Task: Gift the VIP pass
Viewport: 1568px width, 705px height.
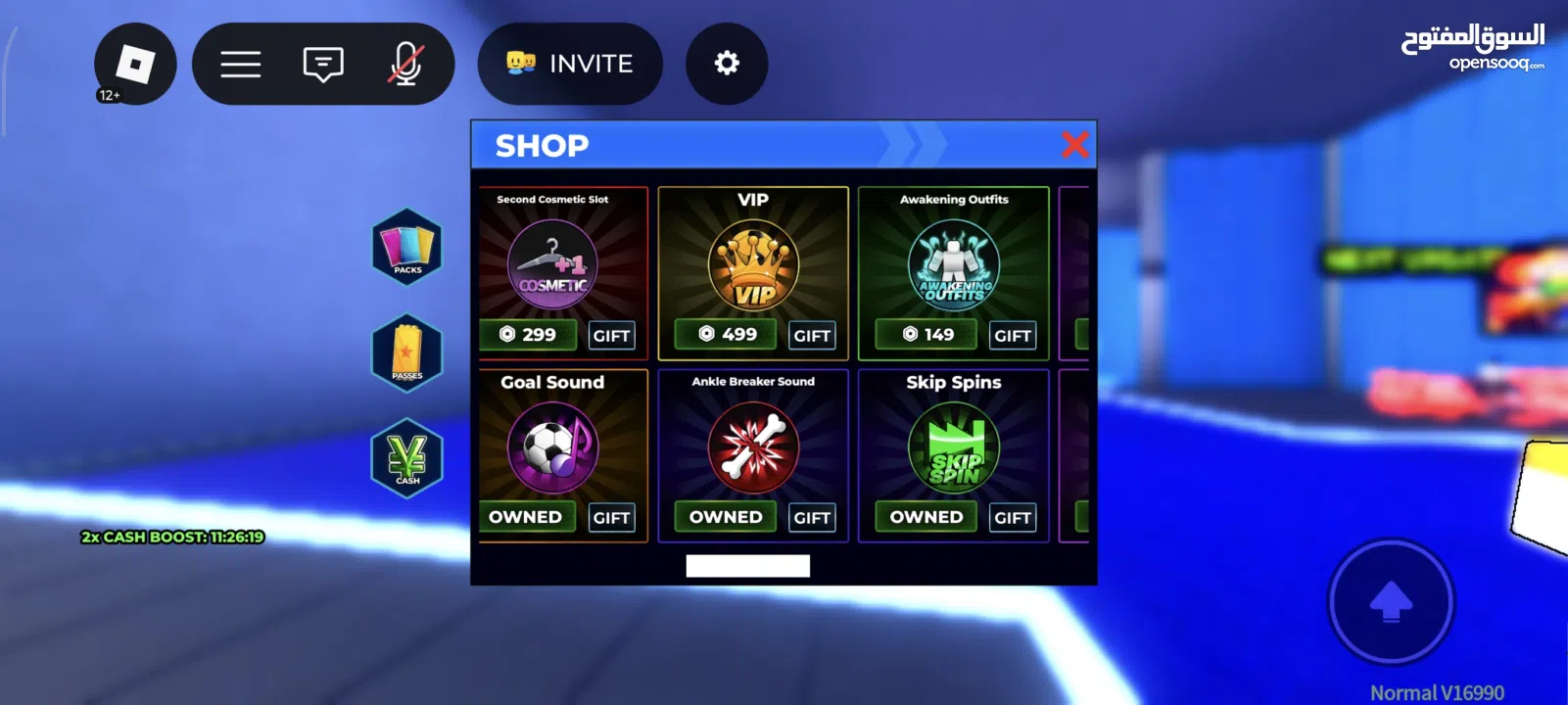Action: click(x=812, y=336)
